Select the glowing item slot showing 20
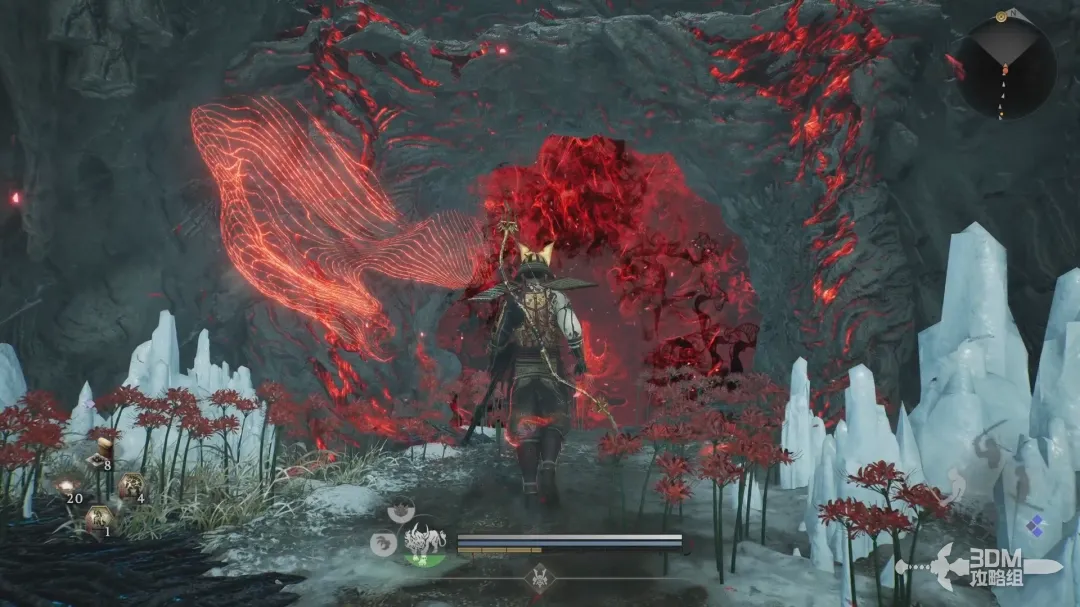 pos(68,487)
